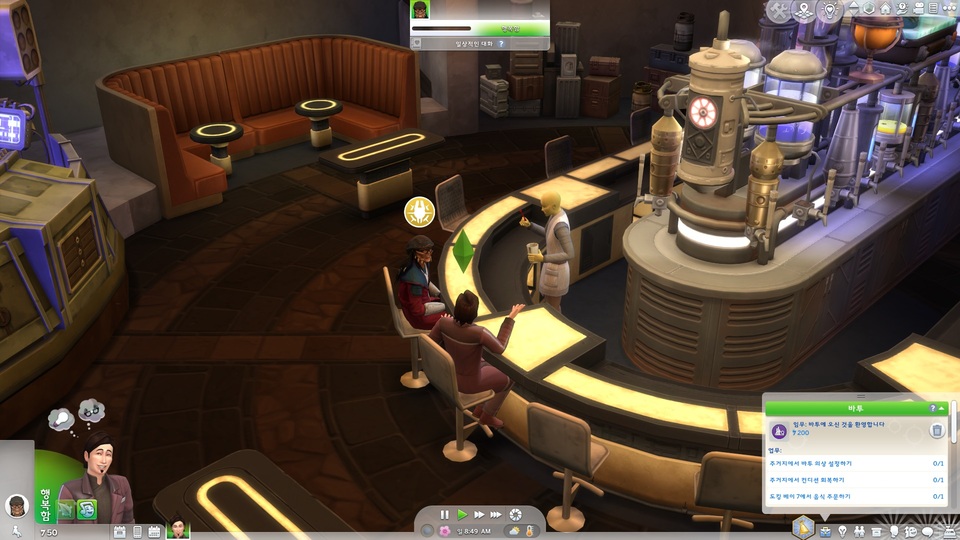Open the weather forecast icon
Viewport: 960px width, 540px height.
pyautogui.click(x=513, y=530)
